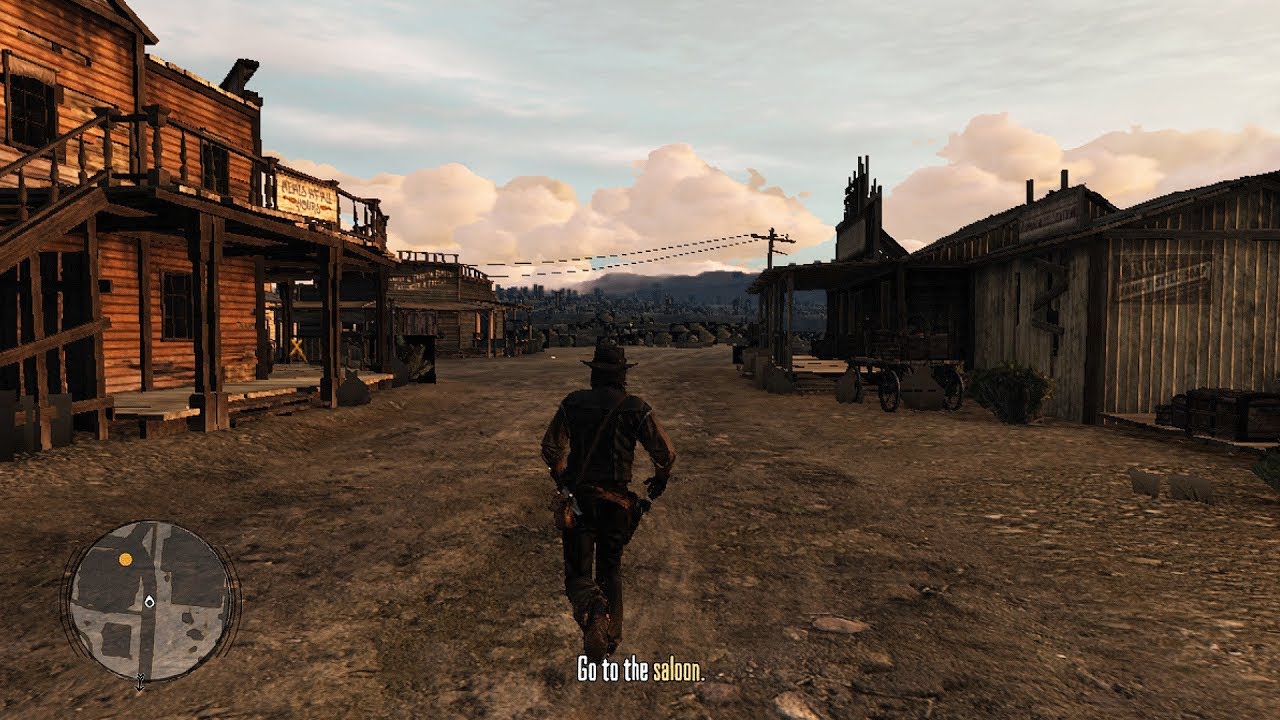This screenshot has width=1280, height=720.
Task: Click the north compass arrow below the minimap
Action: 140,683
